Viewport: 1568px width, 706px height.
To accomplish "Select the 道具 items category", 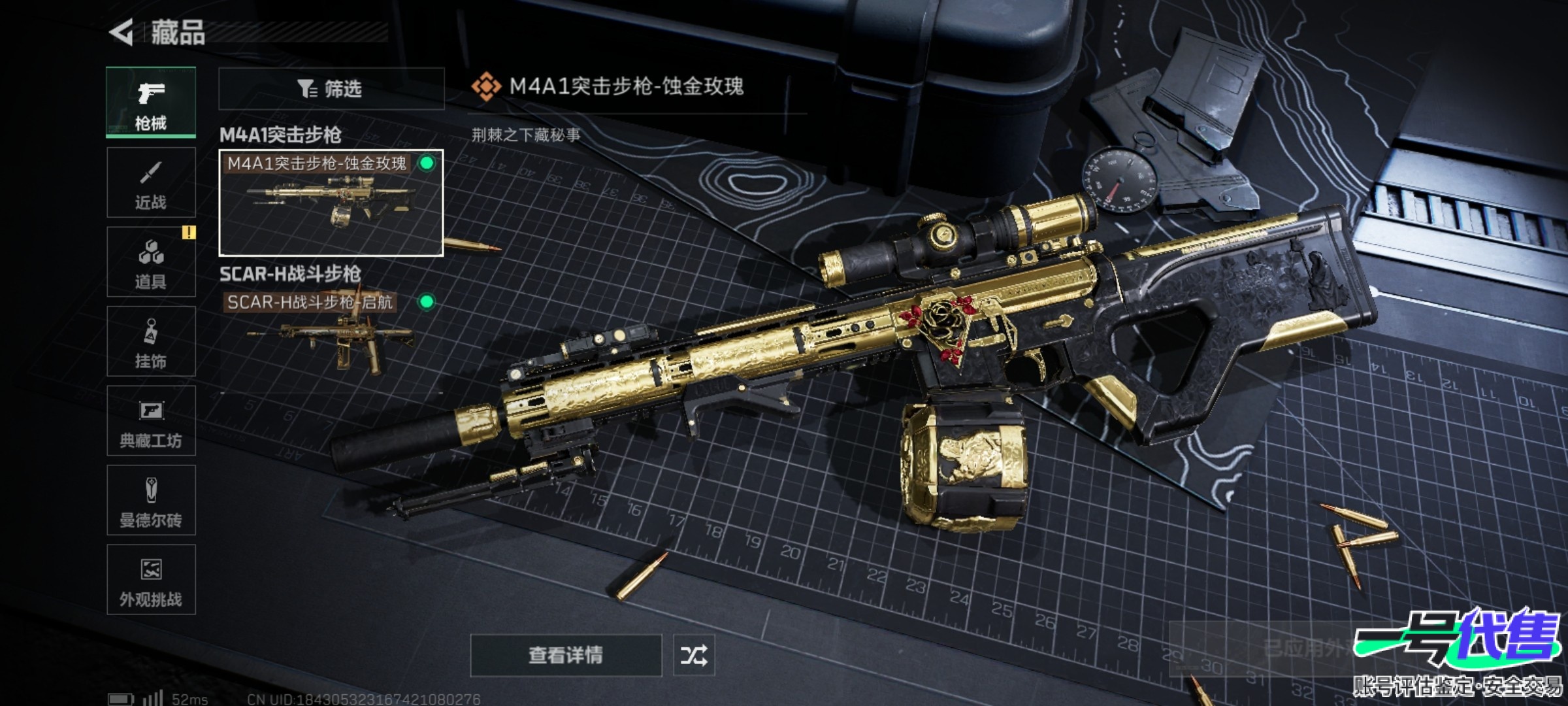I will click(x=151, y=262).
